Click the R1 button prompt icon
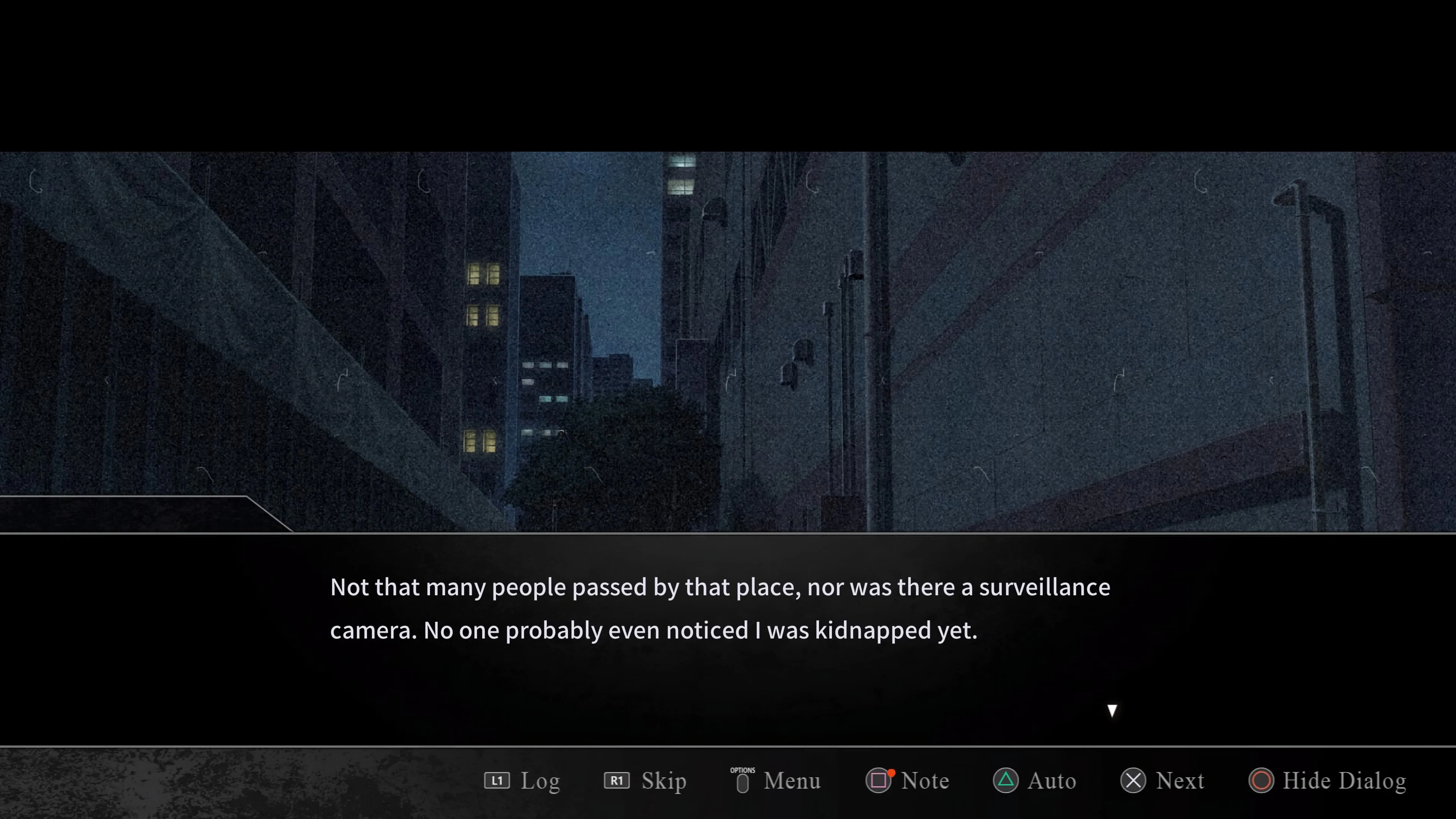 pyautogui.click(x=616, y=781)
